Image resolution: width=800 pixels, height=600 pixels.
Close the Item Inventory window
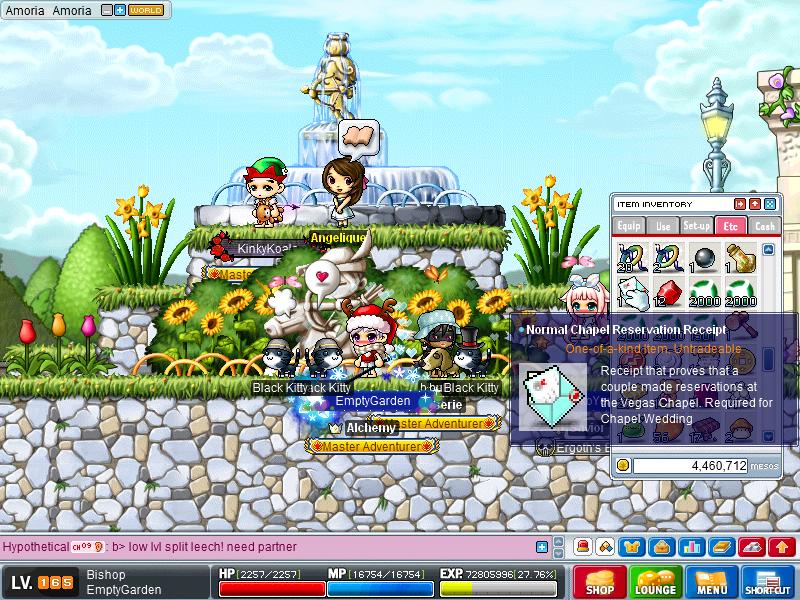tap(770, 204)
